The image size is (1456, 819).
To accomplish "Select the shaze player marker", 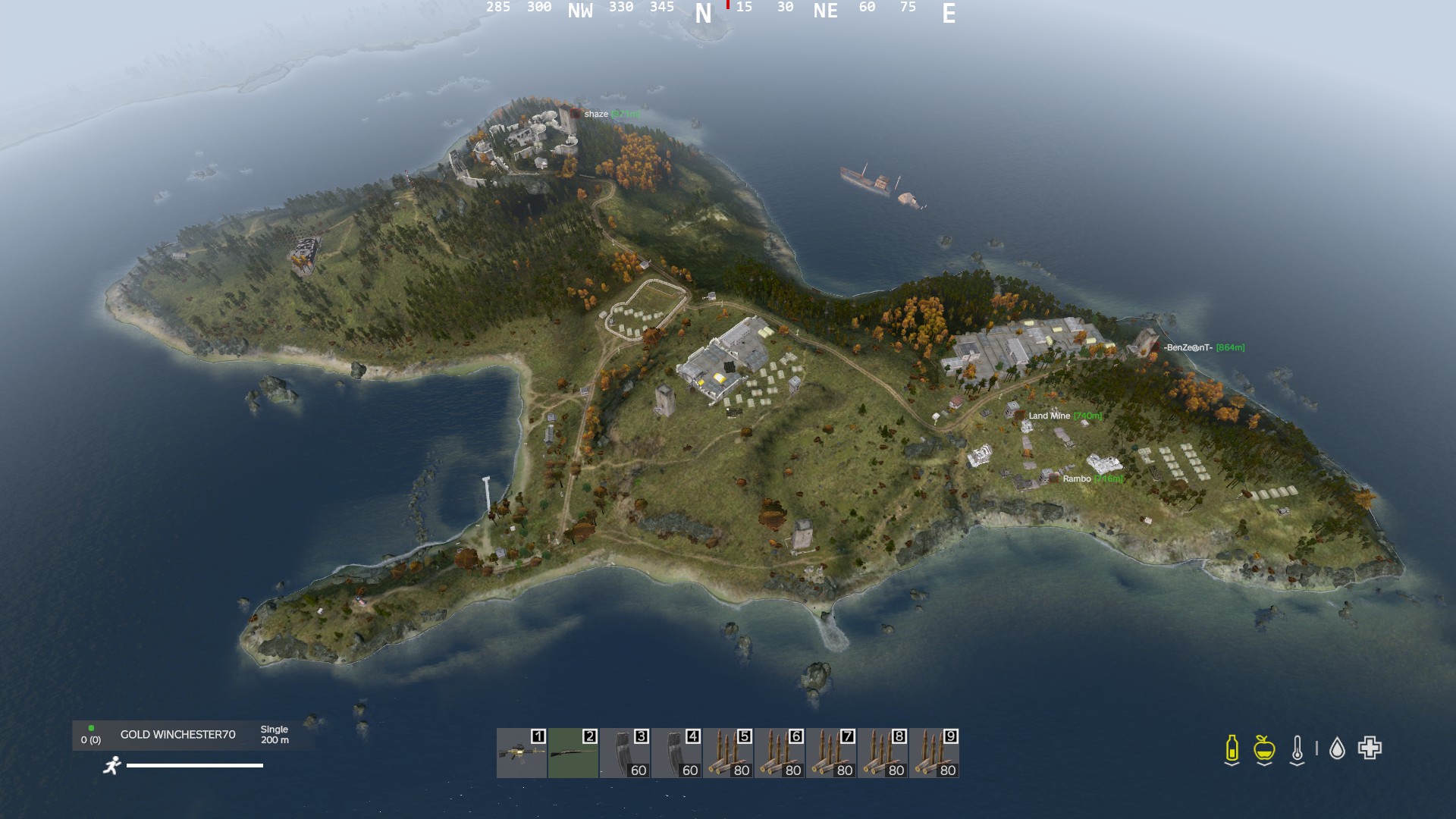I will click(x=596, y=114).
